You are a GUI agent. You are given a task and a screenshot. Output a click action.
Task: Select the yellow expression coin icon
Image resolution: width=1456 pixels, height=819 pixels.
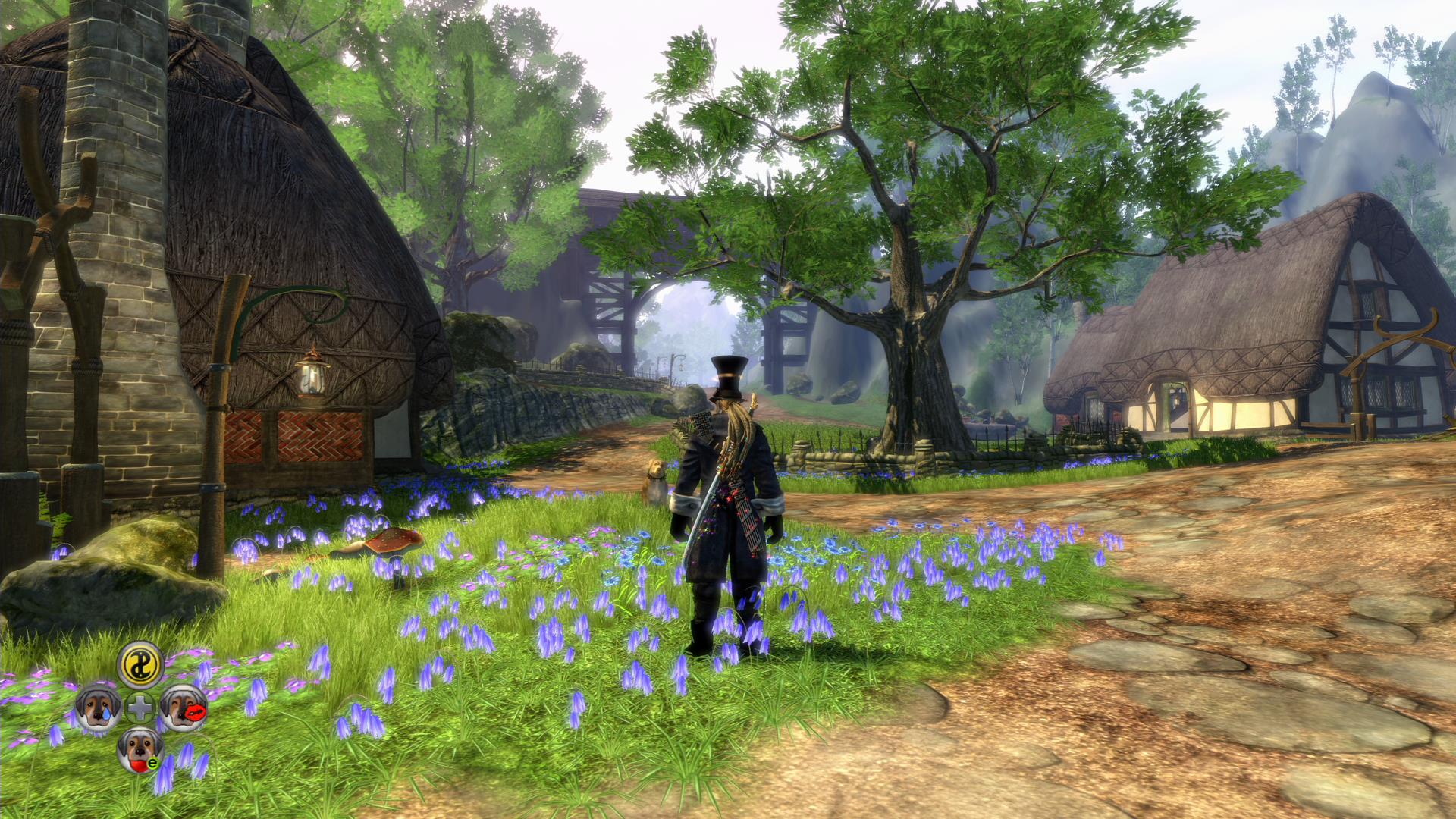click(140, 667)
